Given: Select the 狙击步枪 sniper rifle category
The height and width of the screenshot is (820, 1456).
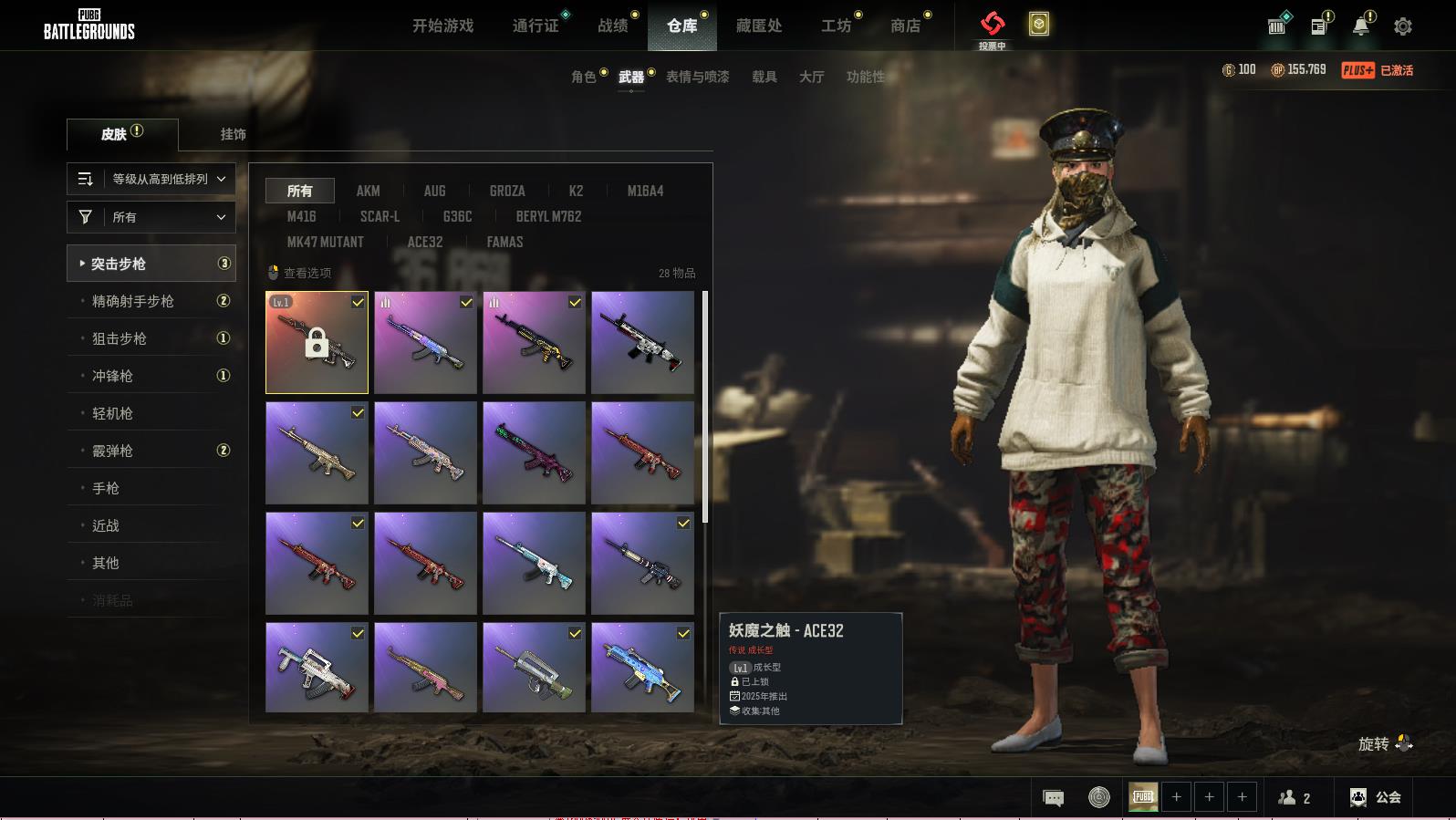Looking at the screenshot, I should pos(120,338).
